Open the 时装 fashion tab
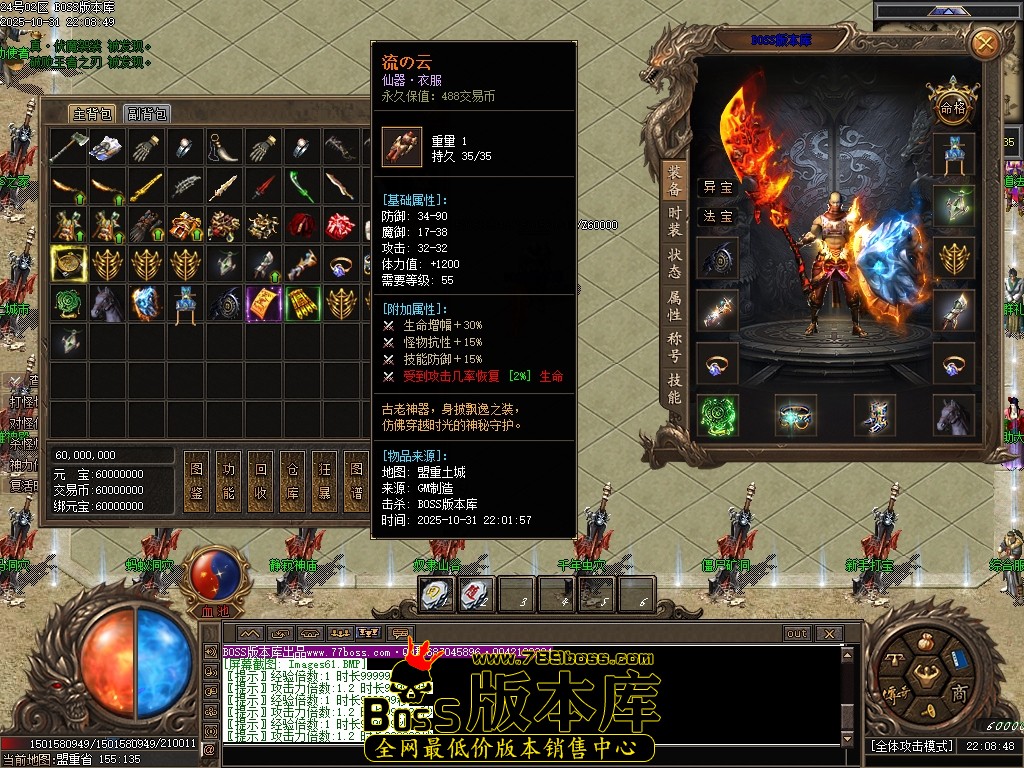The width and height of the screenshot is (1024, 768). point(675,220)
